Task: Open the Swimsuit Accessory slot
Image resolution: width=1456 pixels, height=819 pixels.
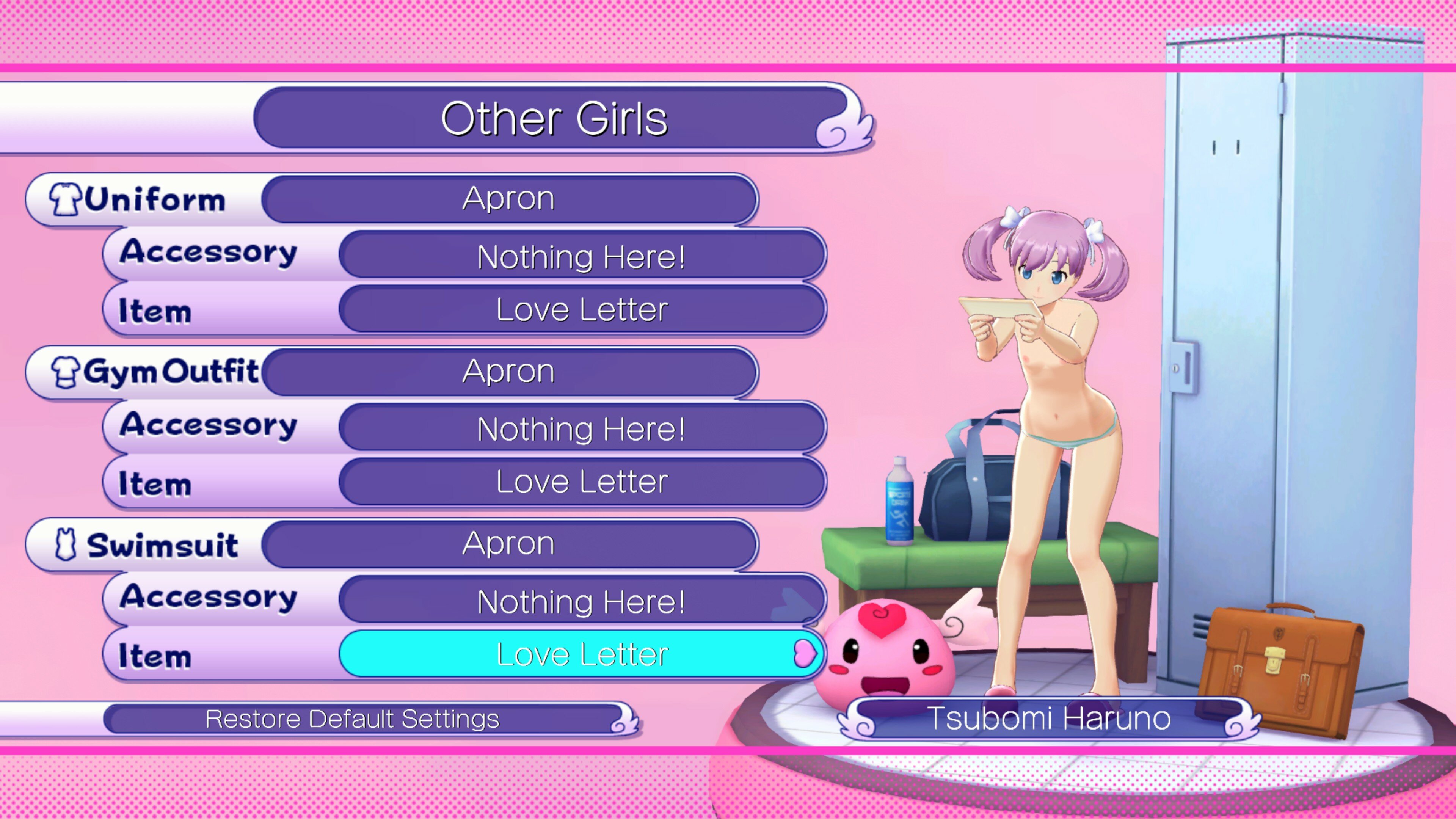Action: coord(582,601)
